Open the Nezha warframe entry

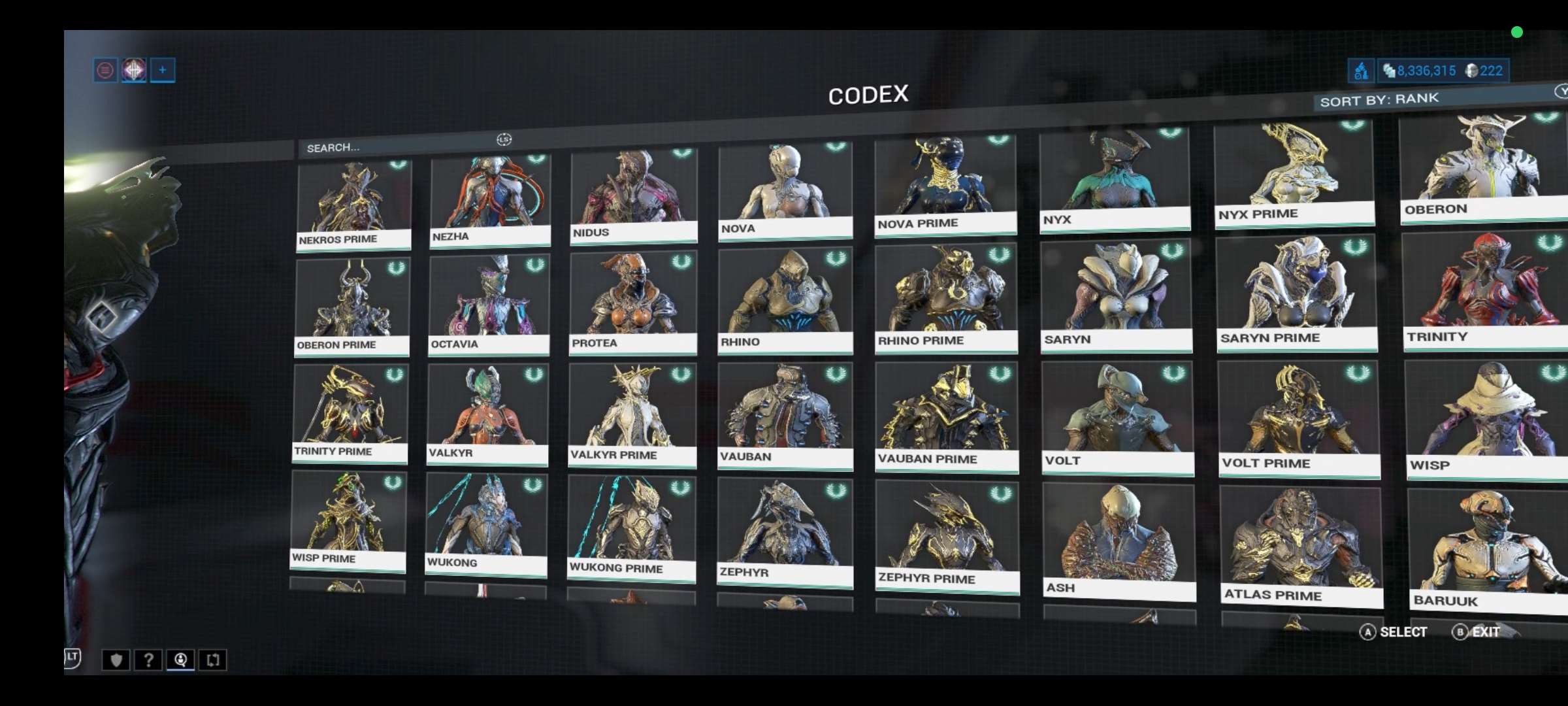[490, 201]
